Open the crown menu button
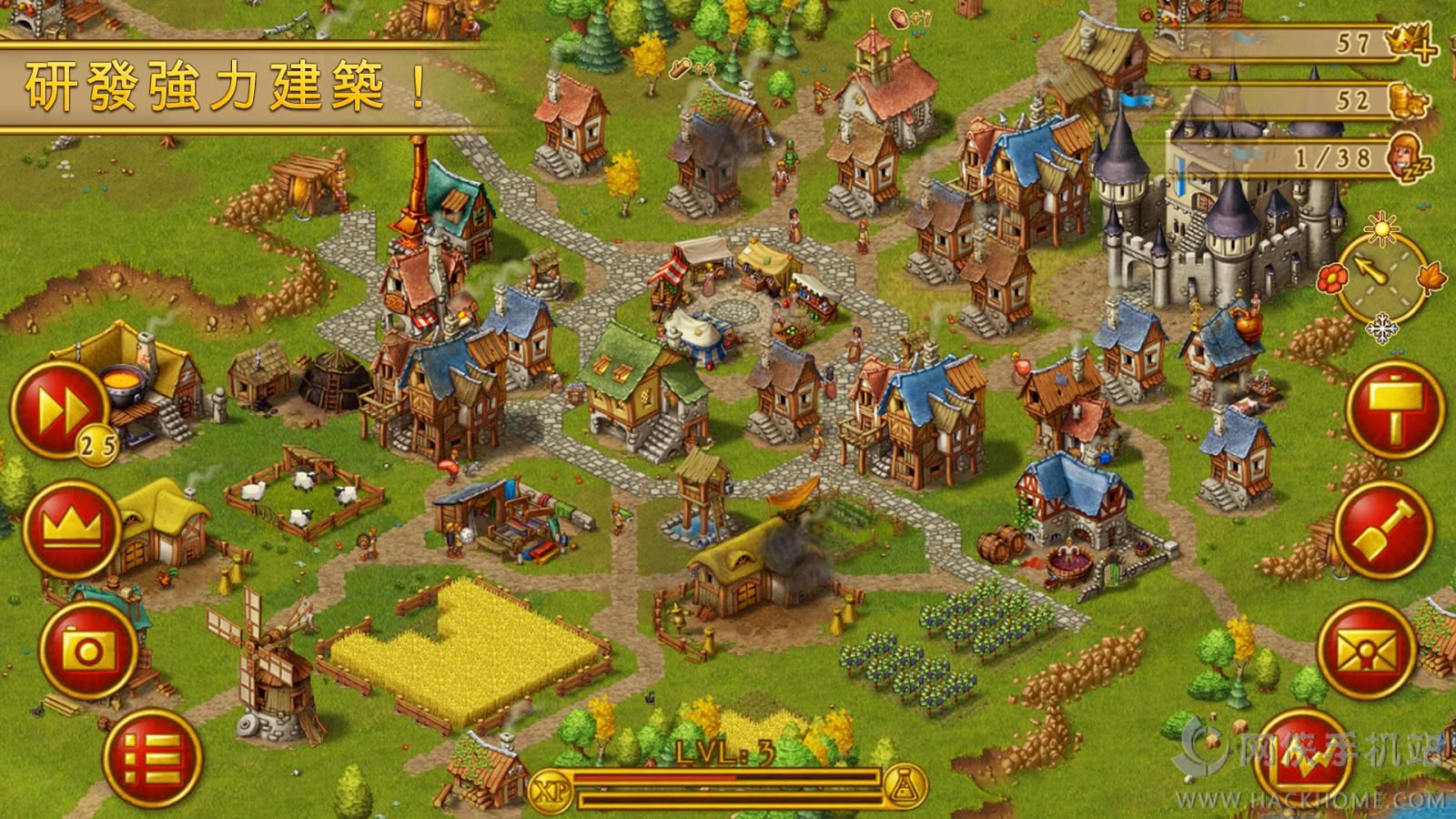Viewport: 1456px width, 819px height. click(71, 528)
